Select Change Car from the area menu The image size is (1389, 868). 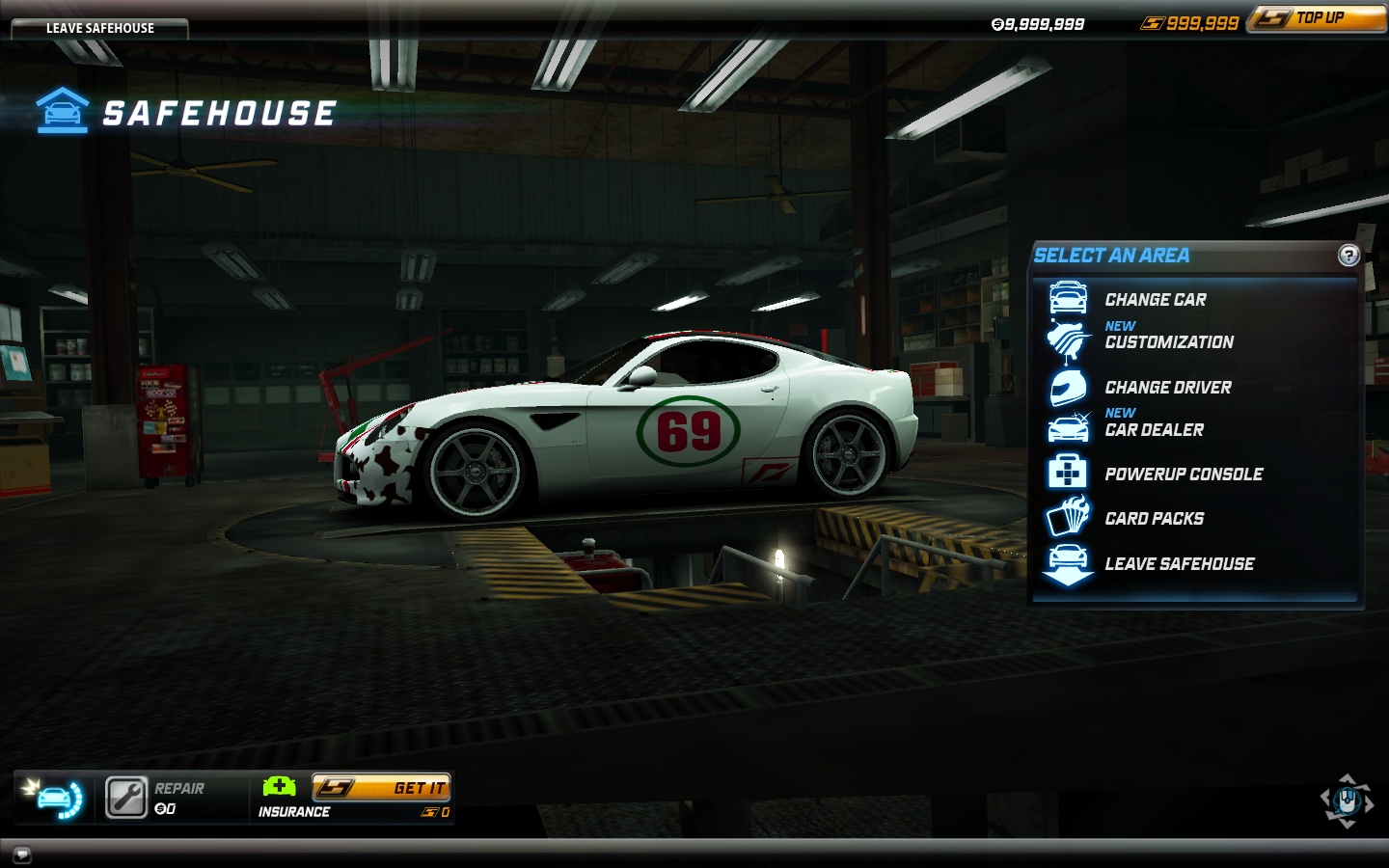pos(1155,299)
